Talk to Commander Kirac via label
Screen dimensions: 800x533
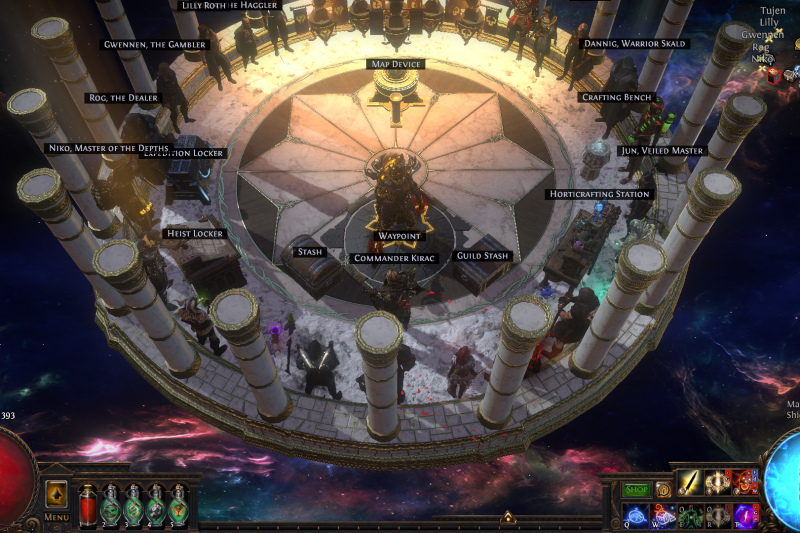[397, 258]
